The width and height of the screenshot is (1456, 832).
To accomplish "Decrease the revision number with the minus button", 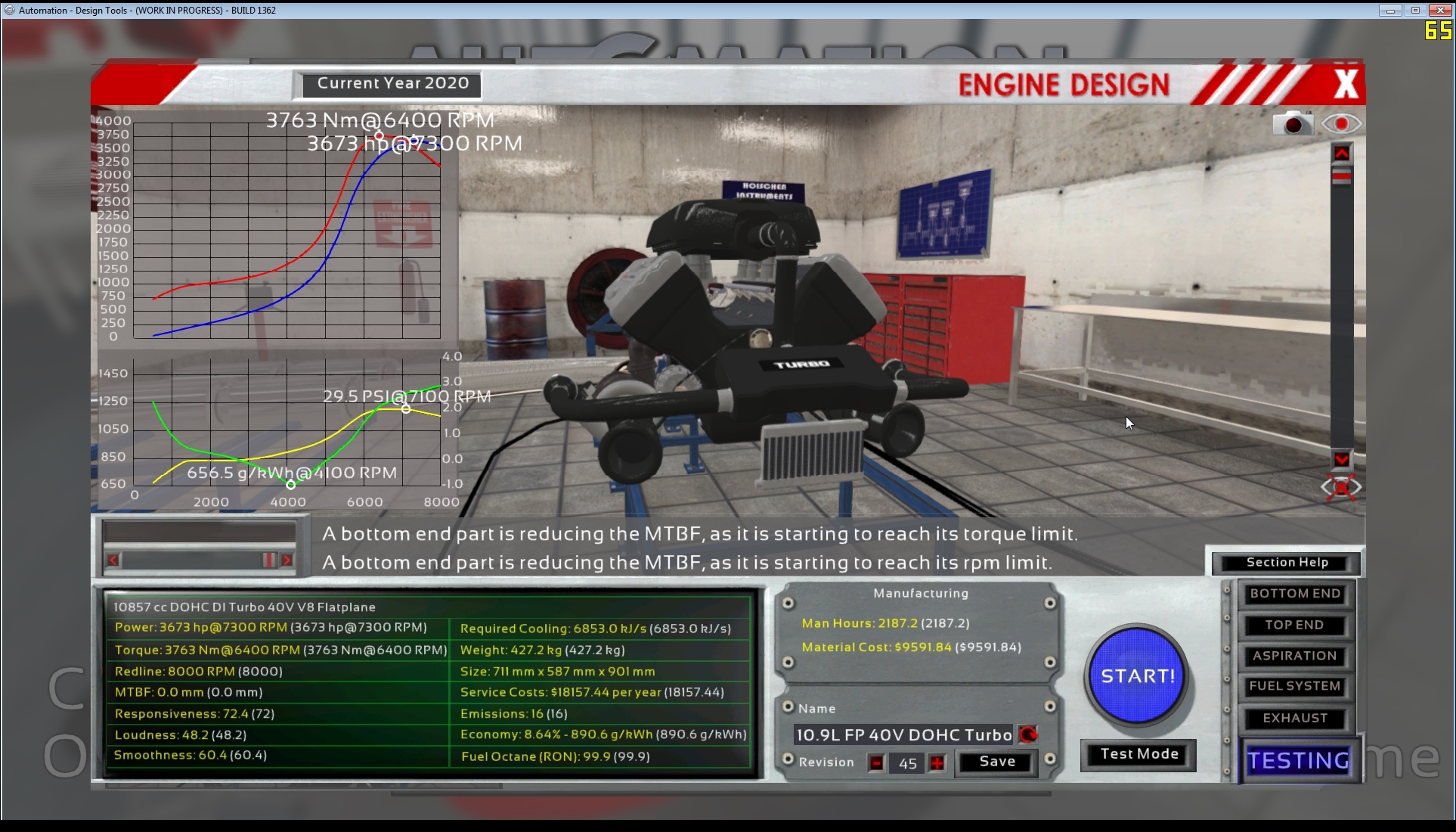I will click(876, 763).
